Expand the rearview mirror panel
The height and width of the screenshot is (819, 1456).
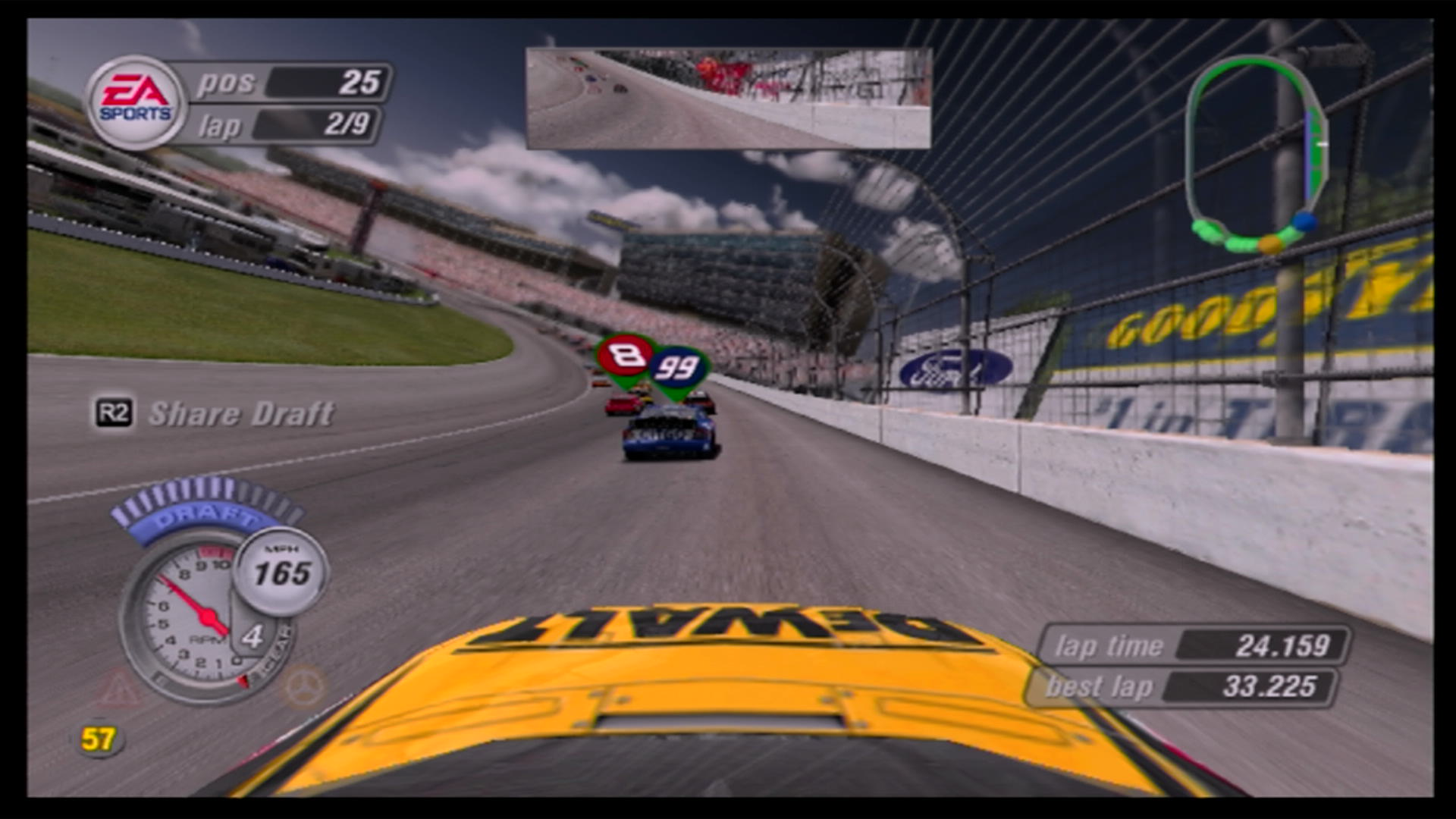click(x=726, y=96)
